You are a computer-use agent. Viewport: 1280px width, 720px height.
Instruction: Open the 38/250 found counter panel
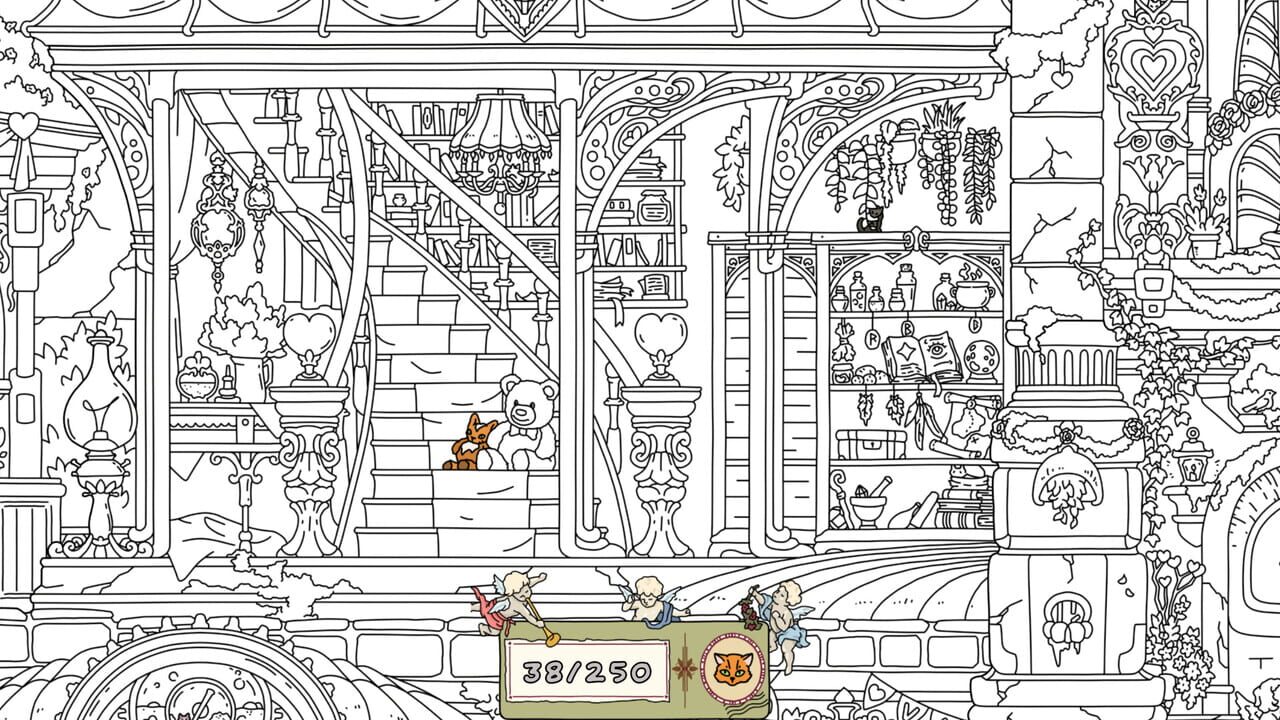coord(586,670)
